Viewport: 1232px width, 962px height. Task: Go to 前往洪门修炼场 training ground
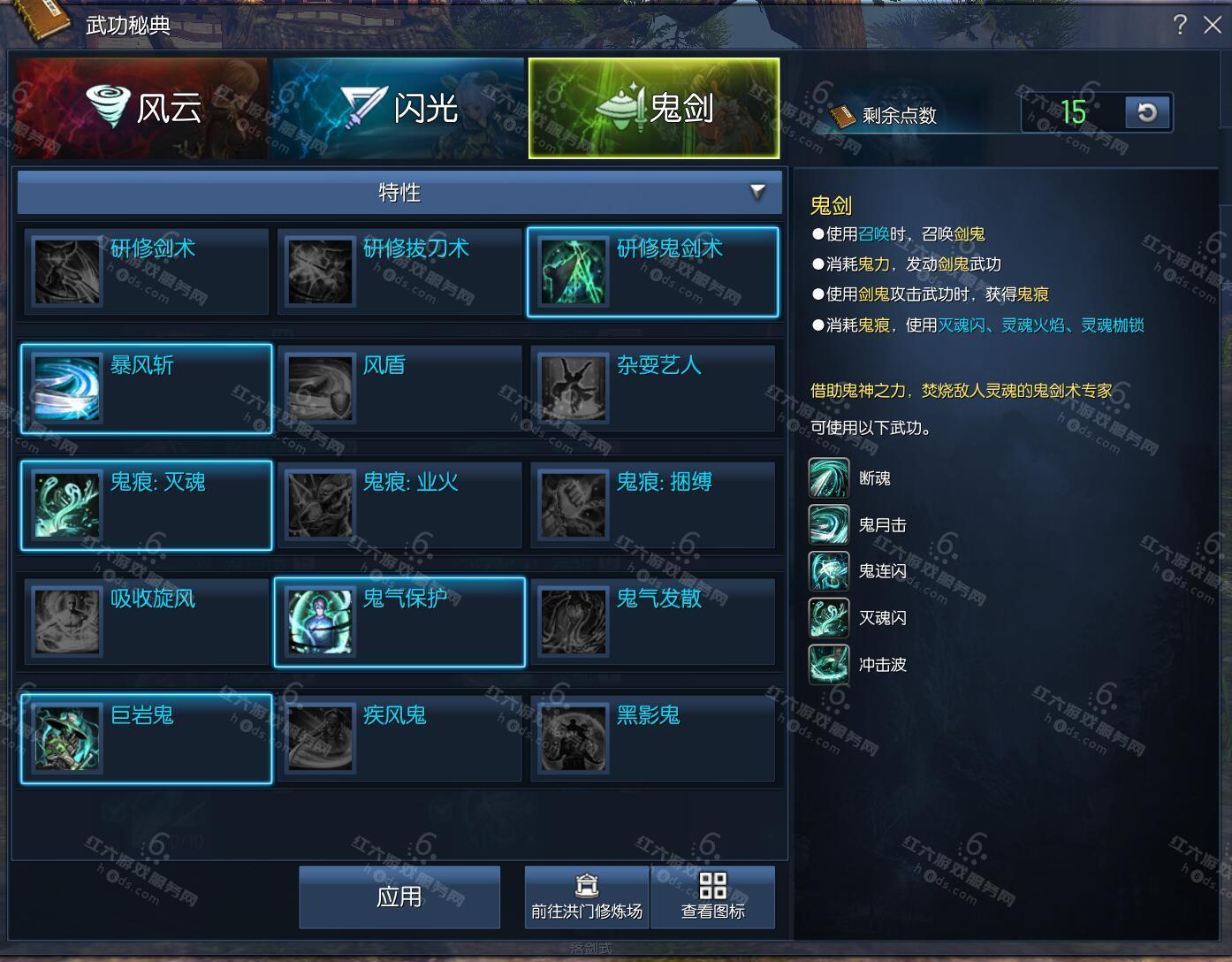point(587,897)
